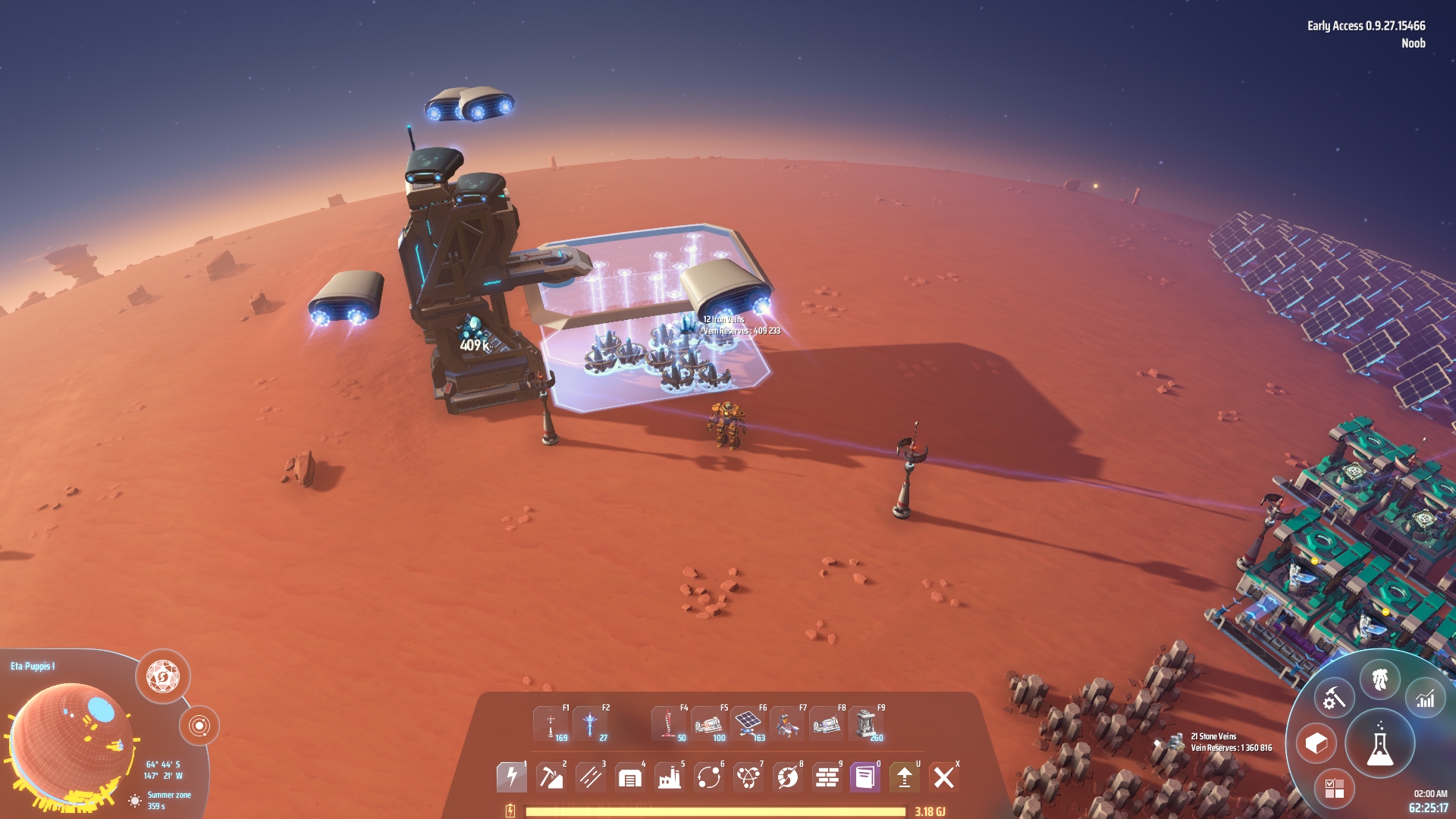Click the Eta Puppis I planet minimap
Viewport: 1456px width, 819px height.
click(71, 739)
